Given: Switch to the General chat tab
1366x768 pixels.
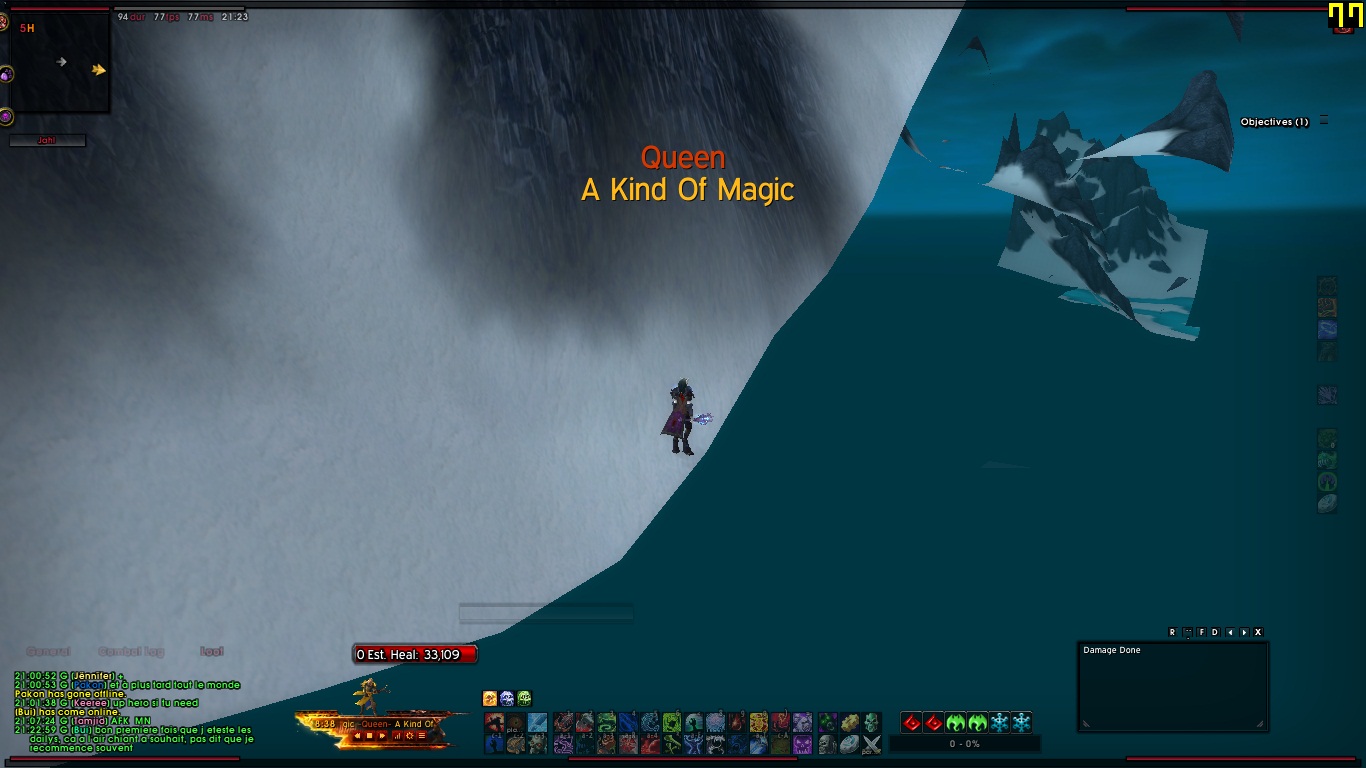Looking at the screenshot, I should 48,652.
